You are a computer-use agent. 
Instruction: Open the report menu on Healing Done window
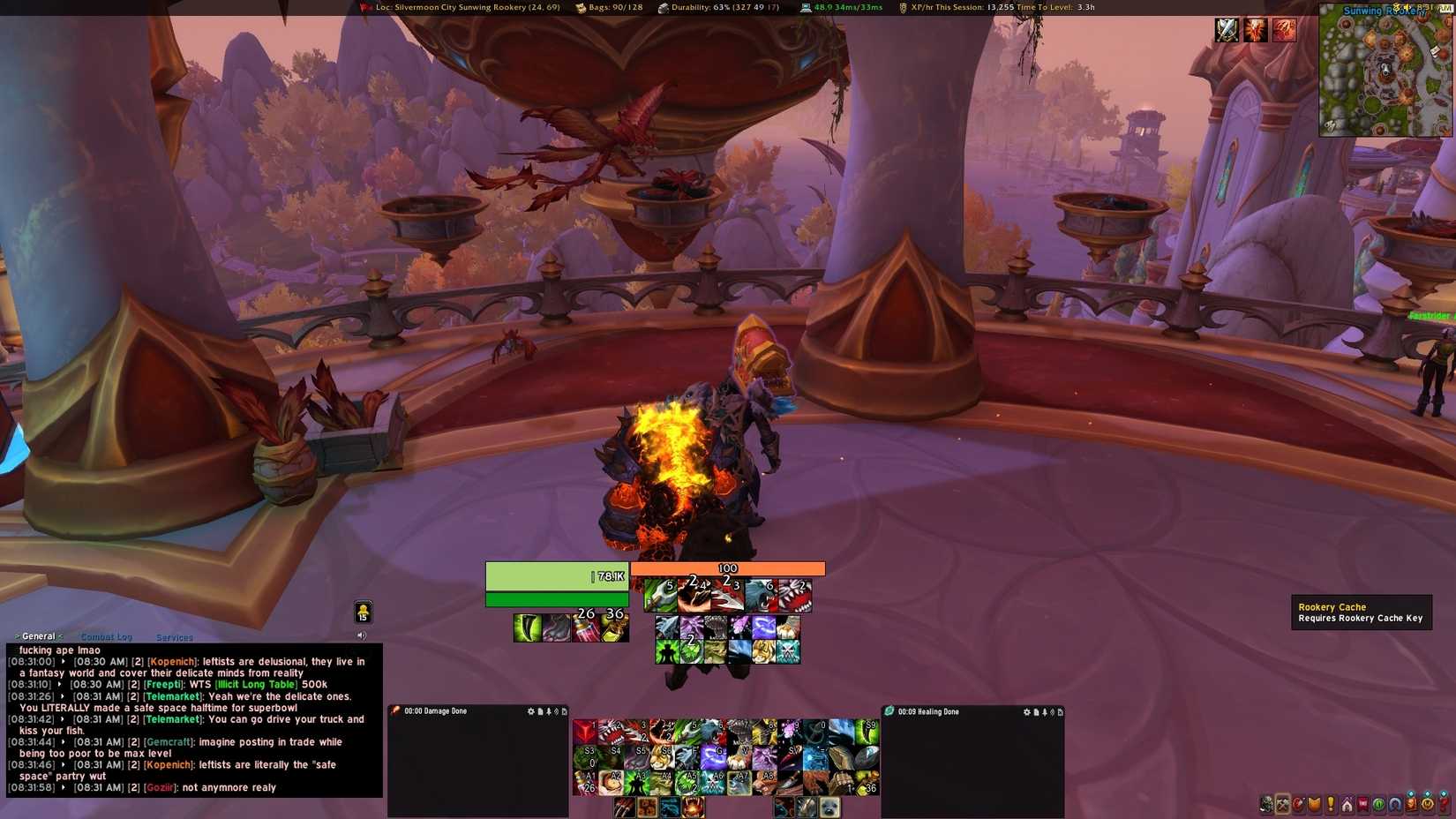point(1035,711)
